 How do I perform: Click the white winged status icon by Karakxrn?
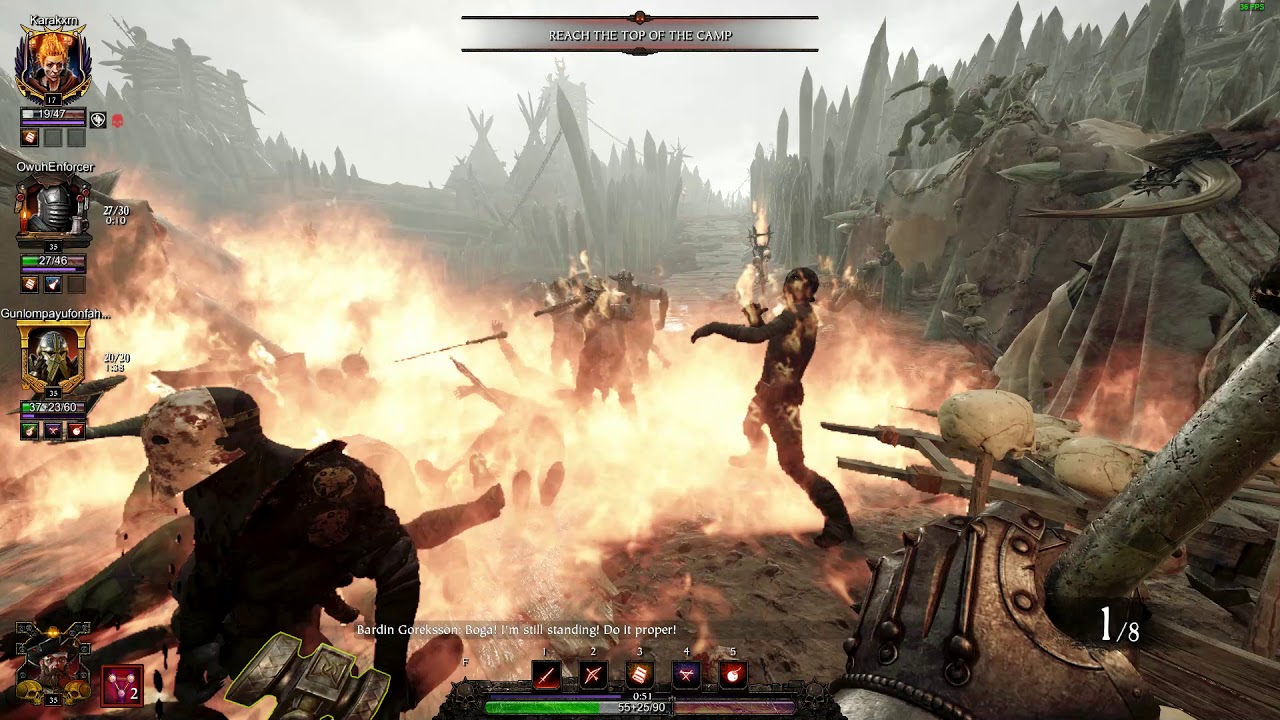pyautogui.click(x=97, y=120)
